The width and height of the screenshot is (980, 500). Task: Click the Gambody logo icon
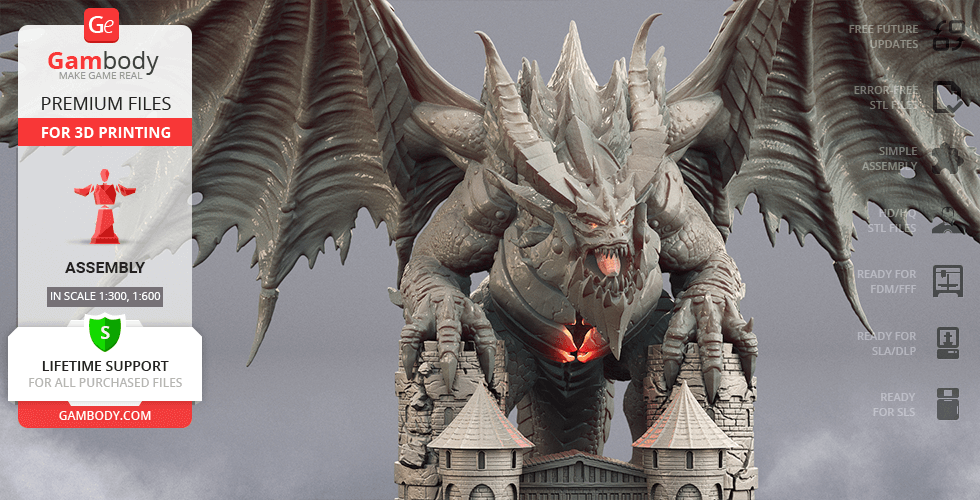[x=102, y=25]
